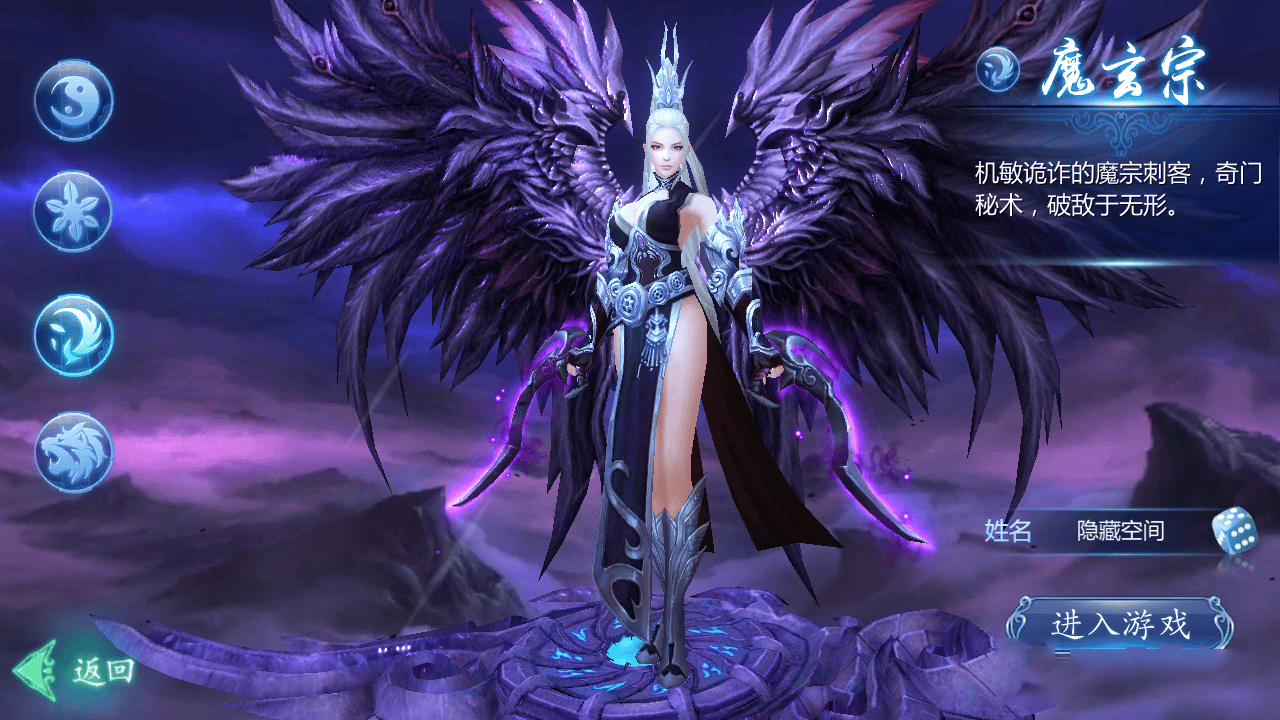Select the phoenix emblem class icon
Screen dimensions: 1280x720
tap(73, 334)
